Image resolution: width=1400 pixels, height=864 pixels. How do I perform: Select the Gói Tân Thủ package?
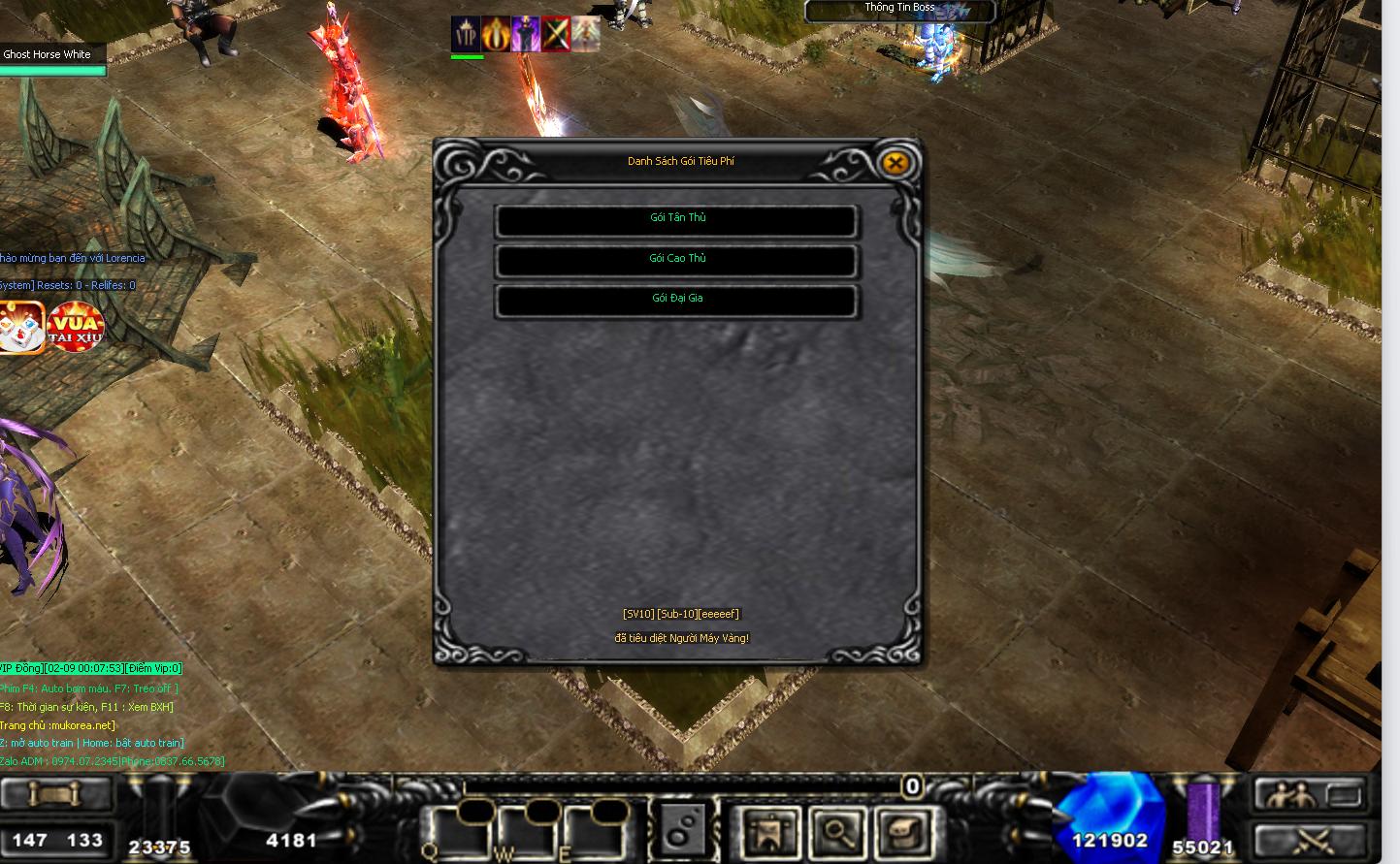click(677, 220)
